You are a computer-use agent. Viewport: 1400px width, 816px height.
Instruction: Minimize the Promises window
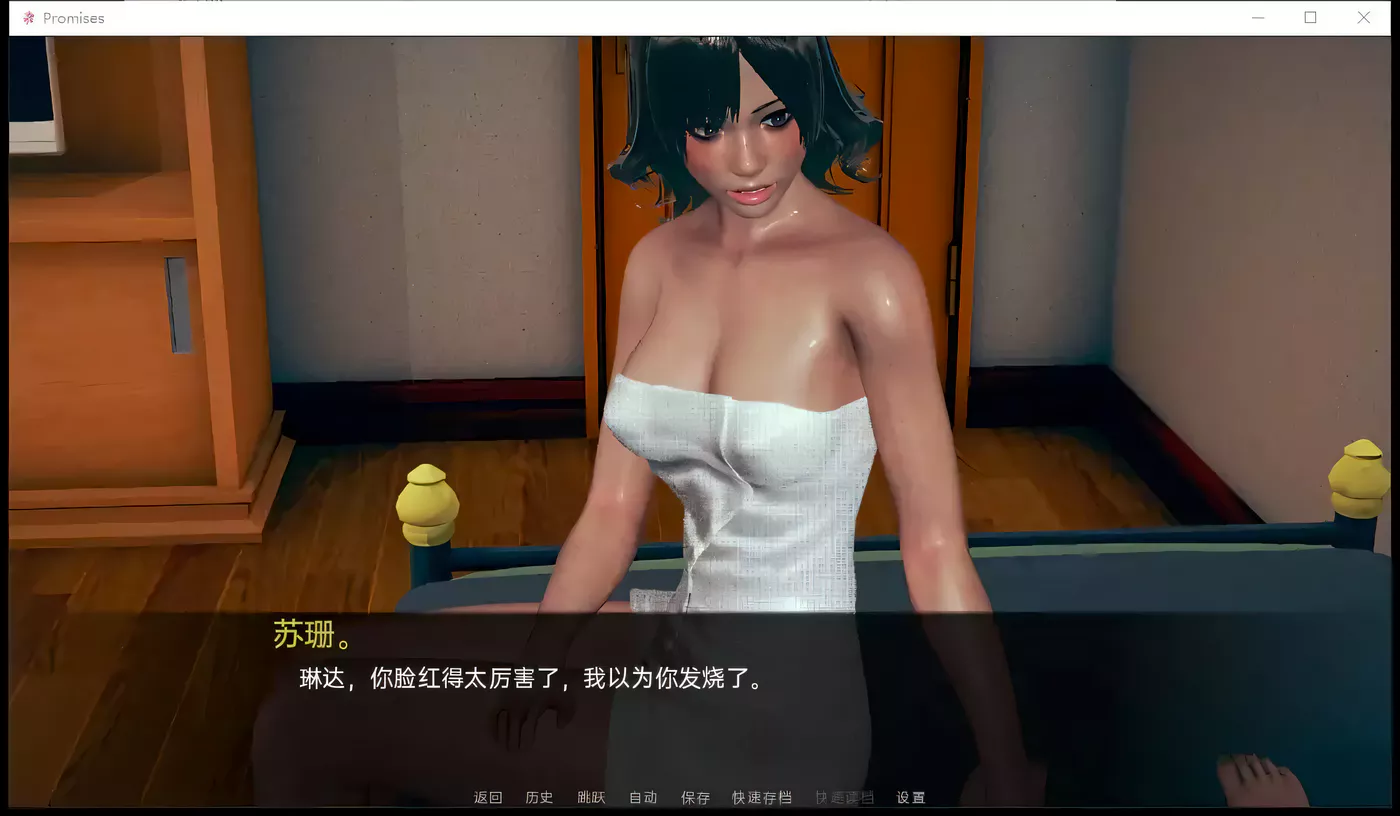pos(1258,17)
